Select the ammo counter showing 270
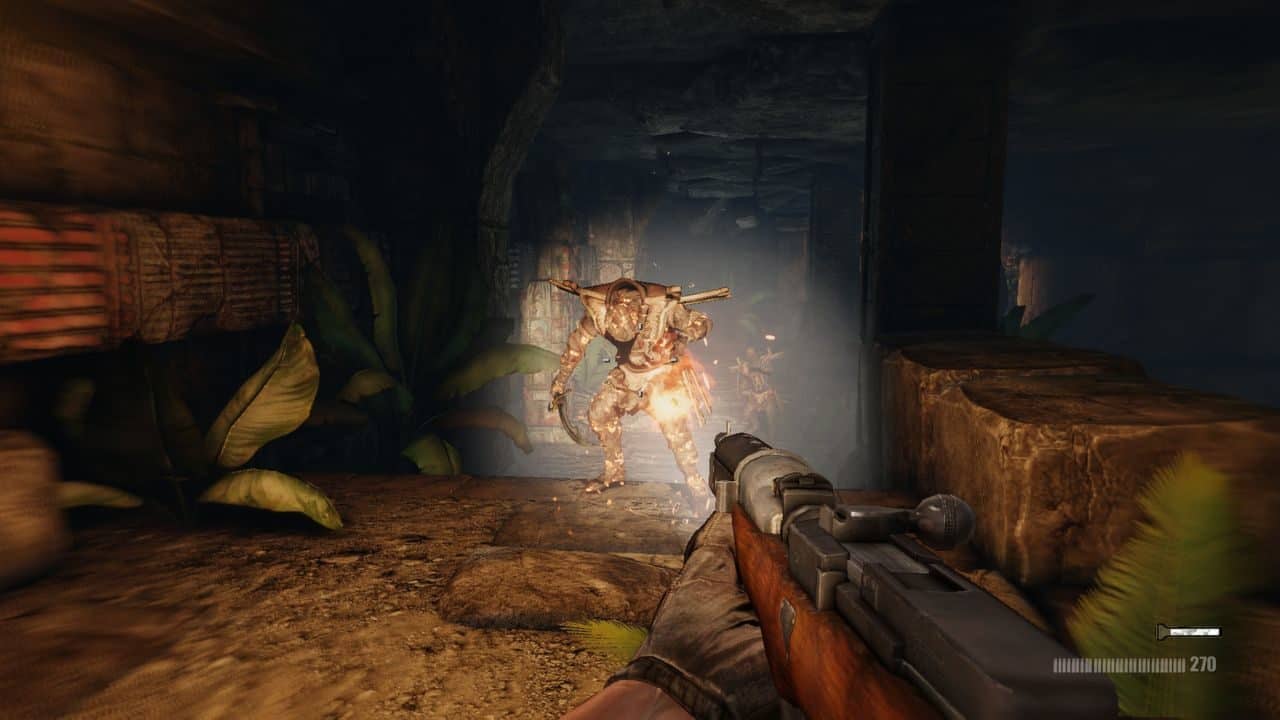 point(1202,663)
